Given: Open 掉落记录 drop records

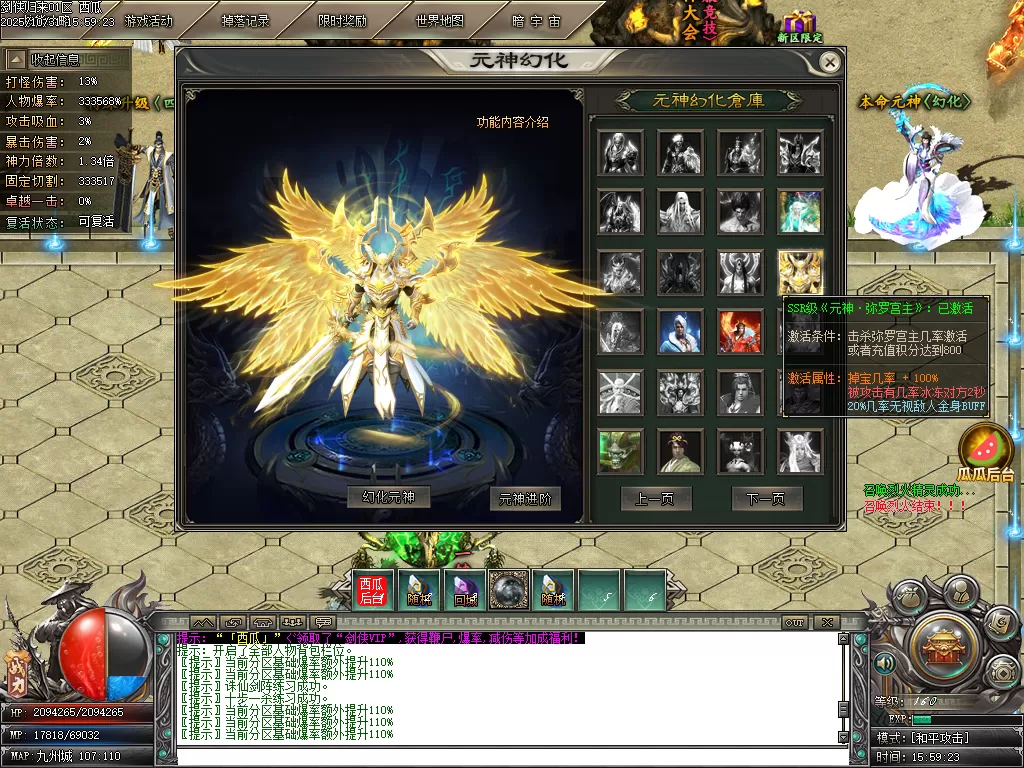Looking at the screenshot, I should pos(245,20).
